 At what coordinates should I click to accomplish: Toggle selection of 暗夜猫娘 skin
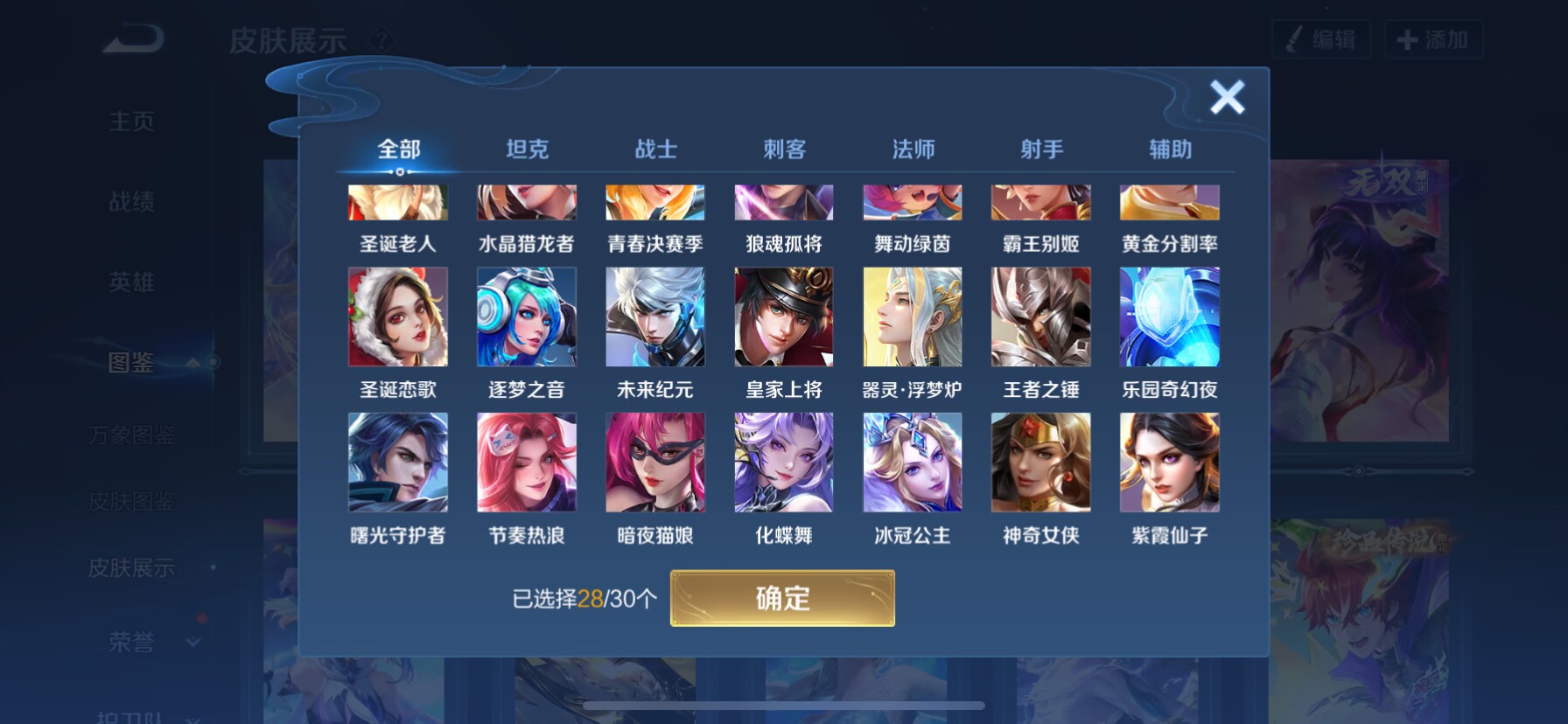(654, 461)
